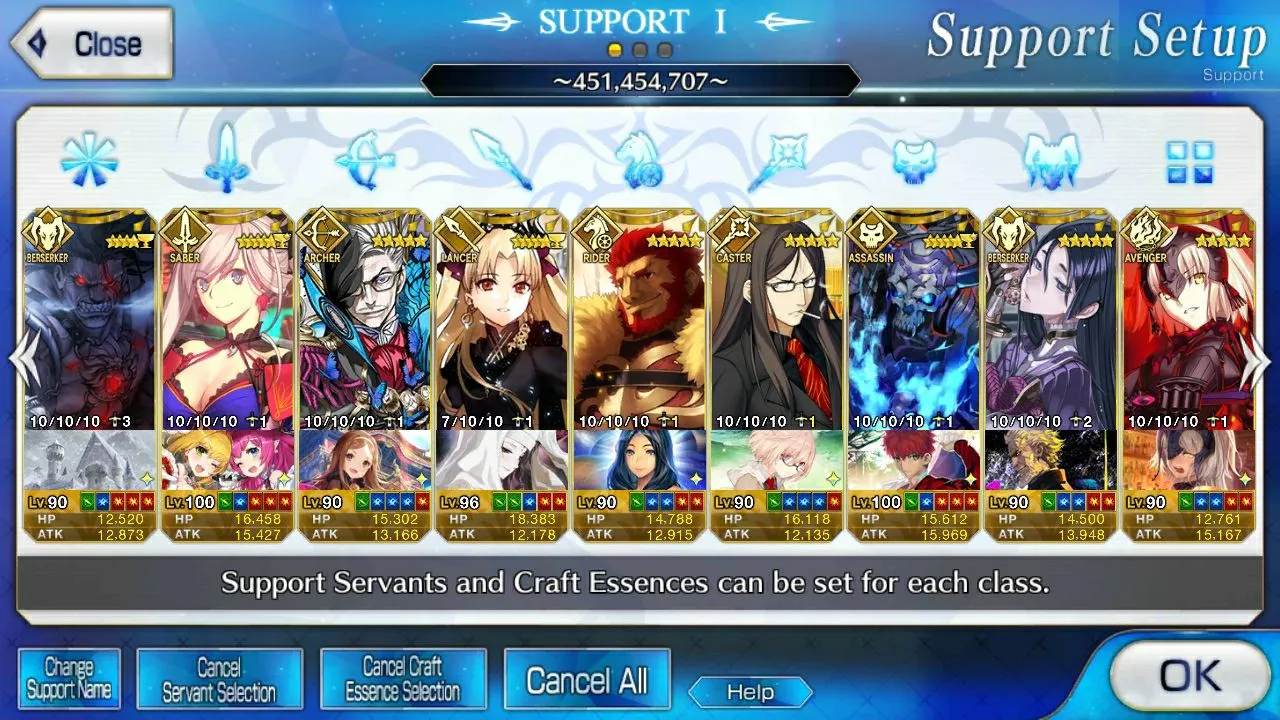The image size is (1280, 720).
Task: Close the Support Setup screen
Action: click(x=92, y=44)
